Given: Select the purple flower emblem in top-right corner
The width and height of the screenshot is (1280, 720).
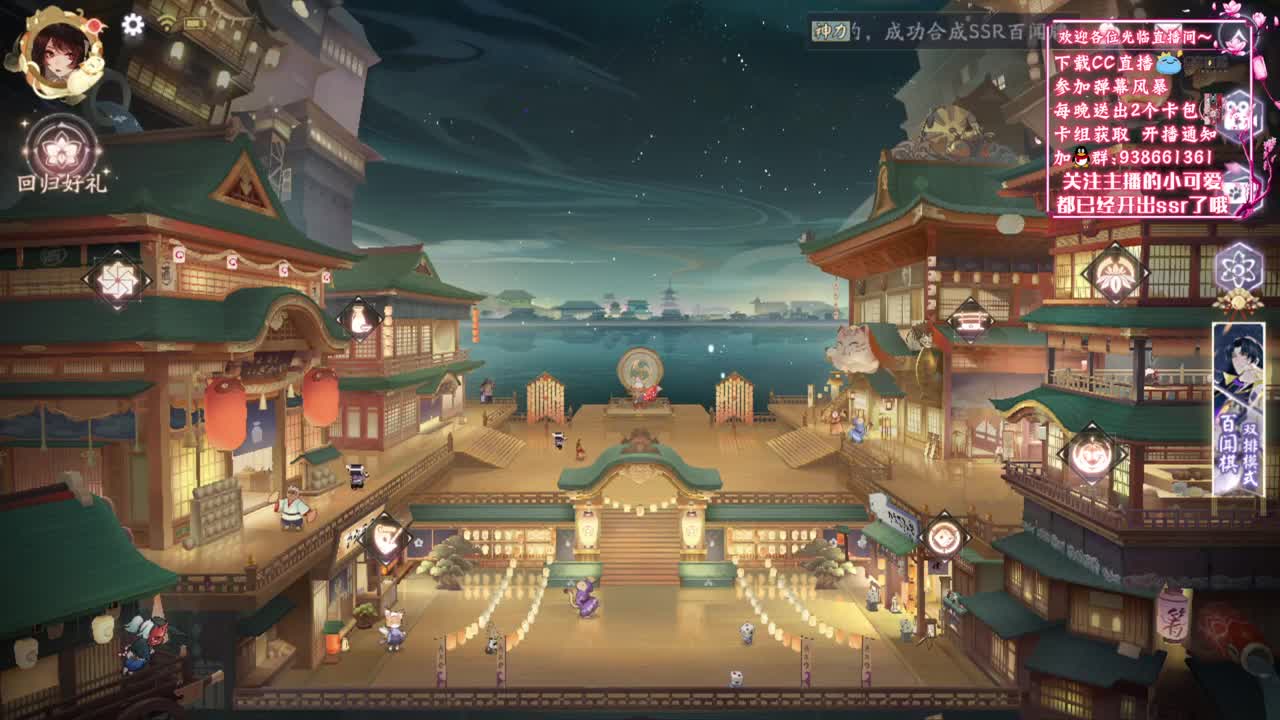Looking at the screenshot, I should click(x=1238, y=268).
